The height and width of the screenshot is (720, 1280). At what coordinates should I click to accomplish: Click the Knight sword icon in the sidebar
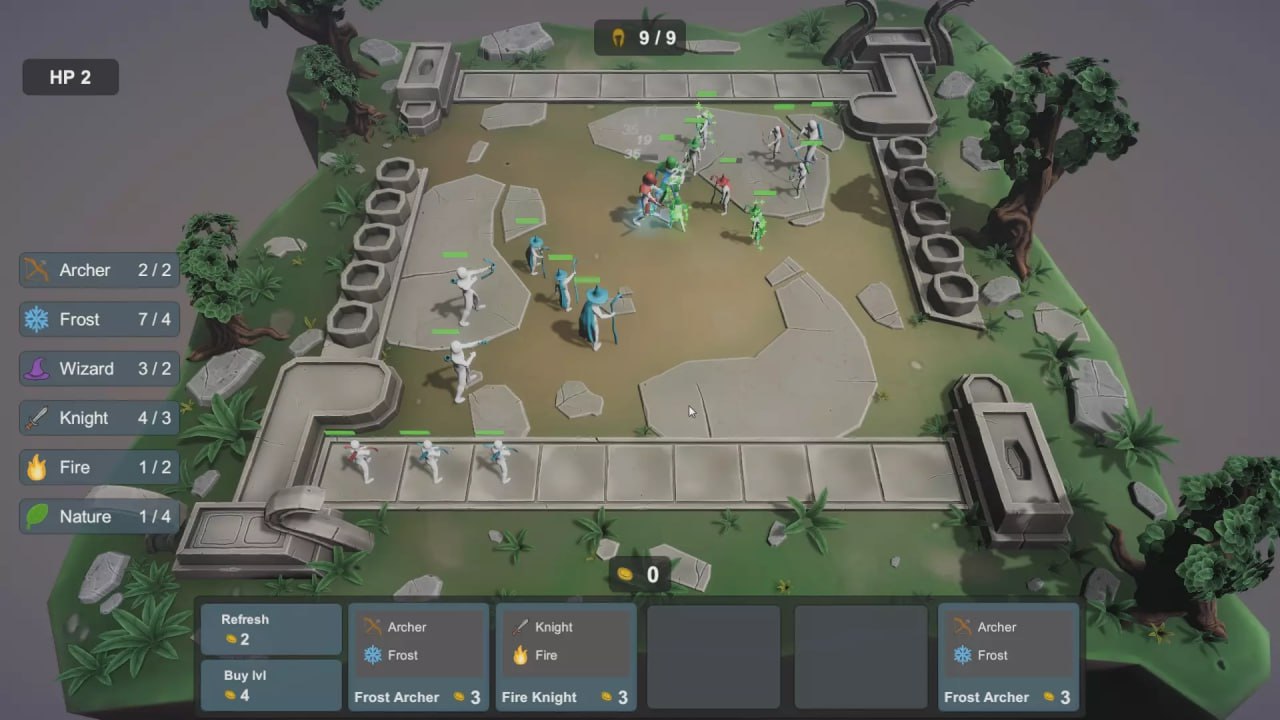tap(37, 418)
